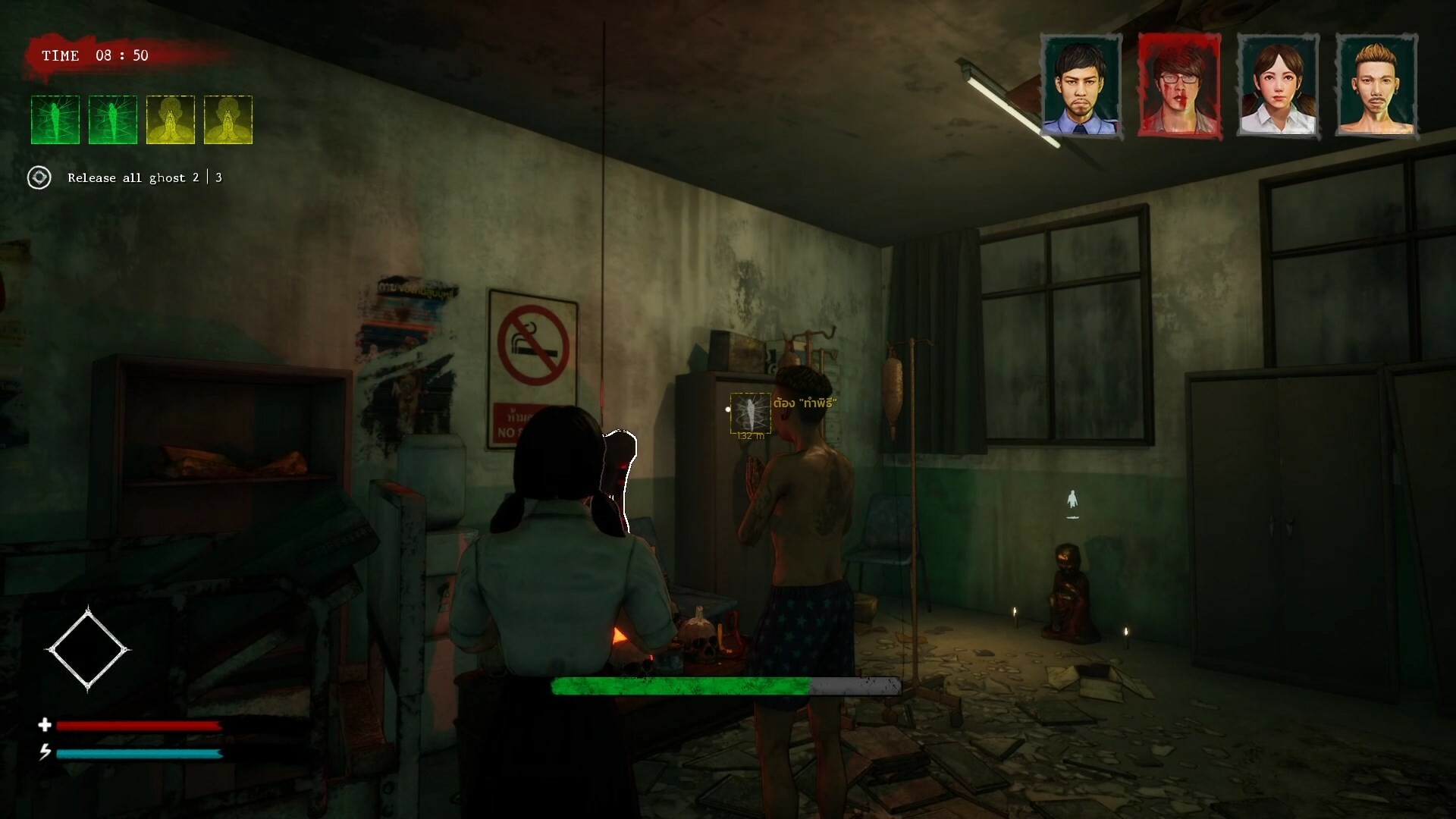Click the compass objective tracker icon
This screenshot has height=819, width=1456.
39,177
